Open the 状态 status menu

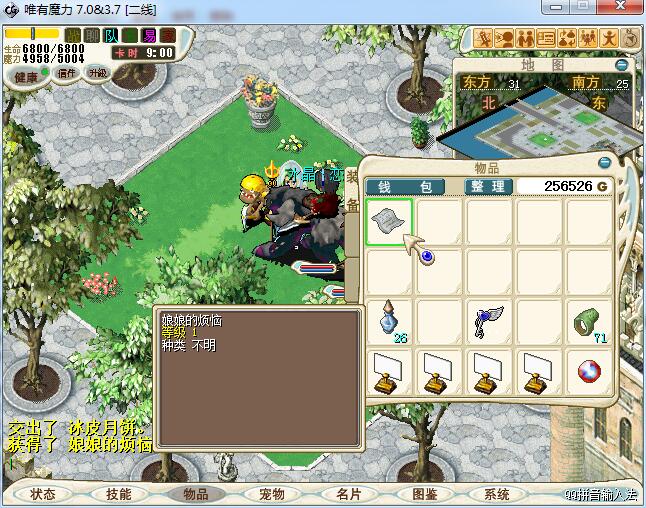coord(43,494)
